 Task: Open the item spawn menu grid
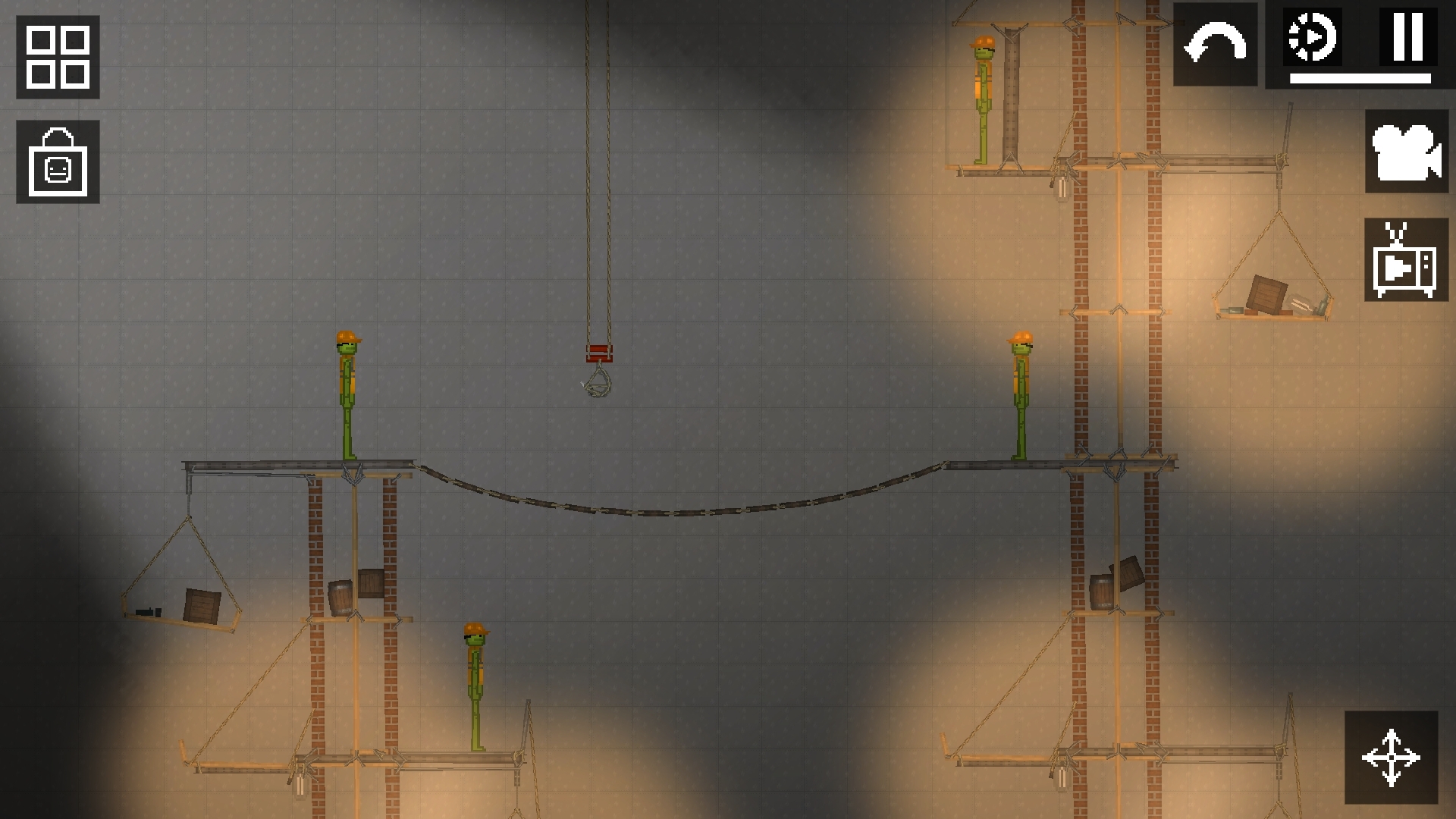58,58
